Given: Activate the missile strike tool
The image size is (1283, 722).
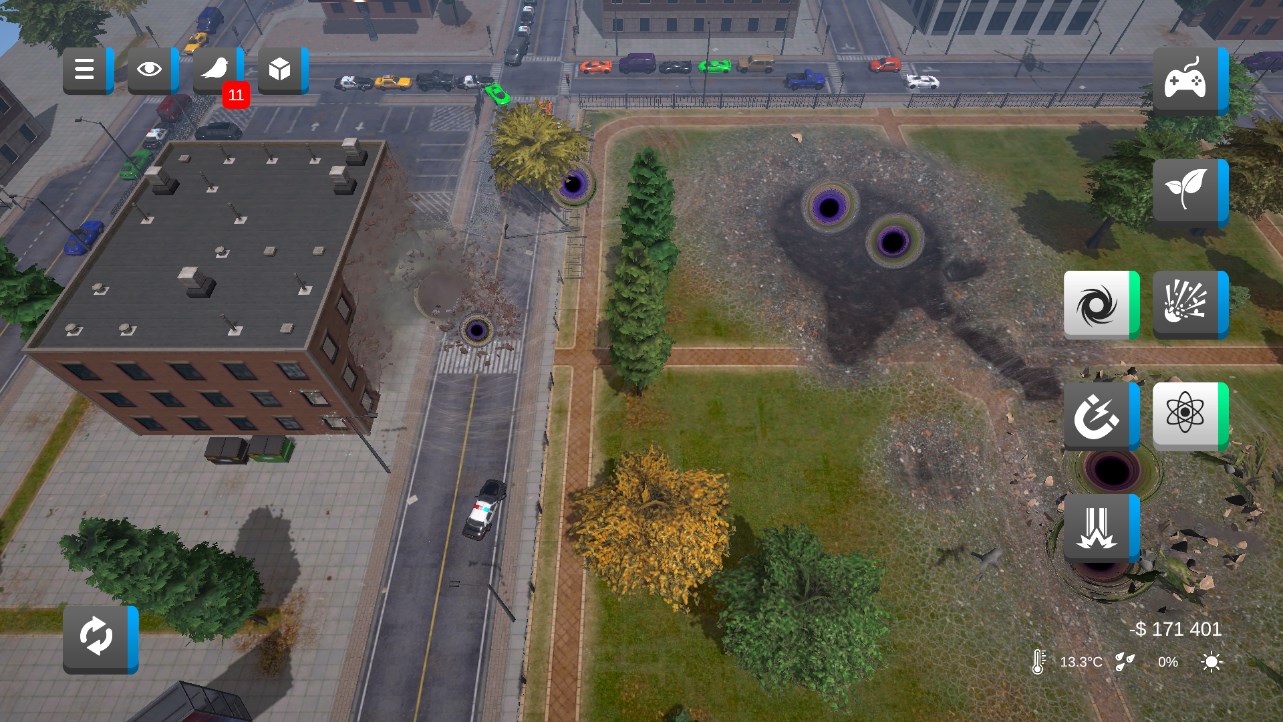Looking at the screenshot, I should 1098,527.
